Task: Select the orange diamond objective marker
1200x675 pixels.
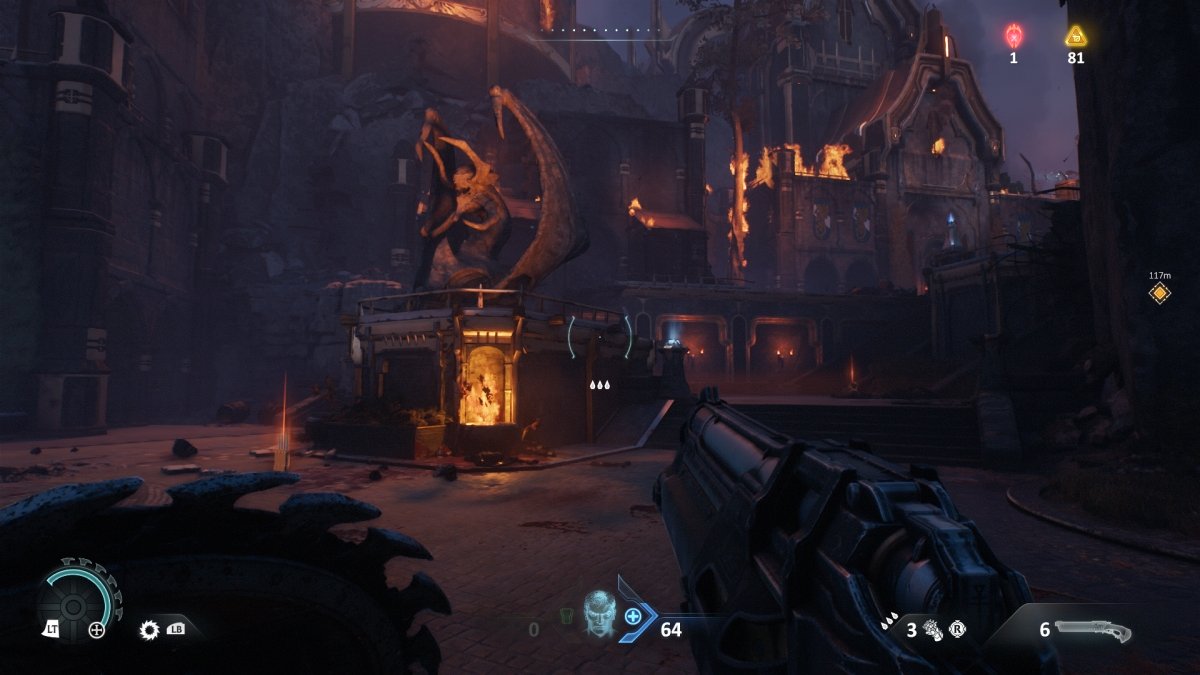Action: tap(1159, 293)
